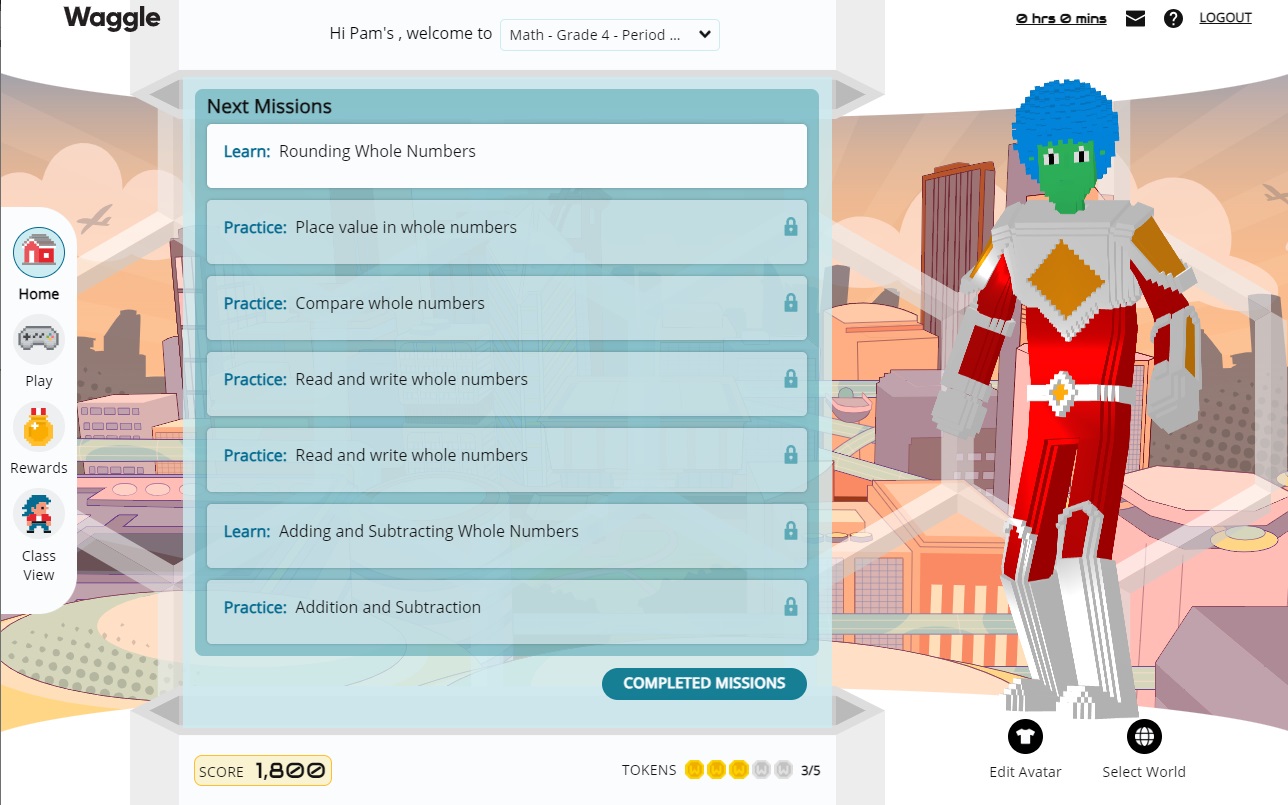
Task: Click the Select World globe icon
Action: pyautogui.click(x=1144, y=736)
